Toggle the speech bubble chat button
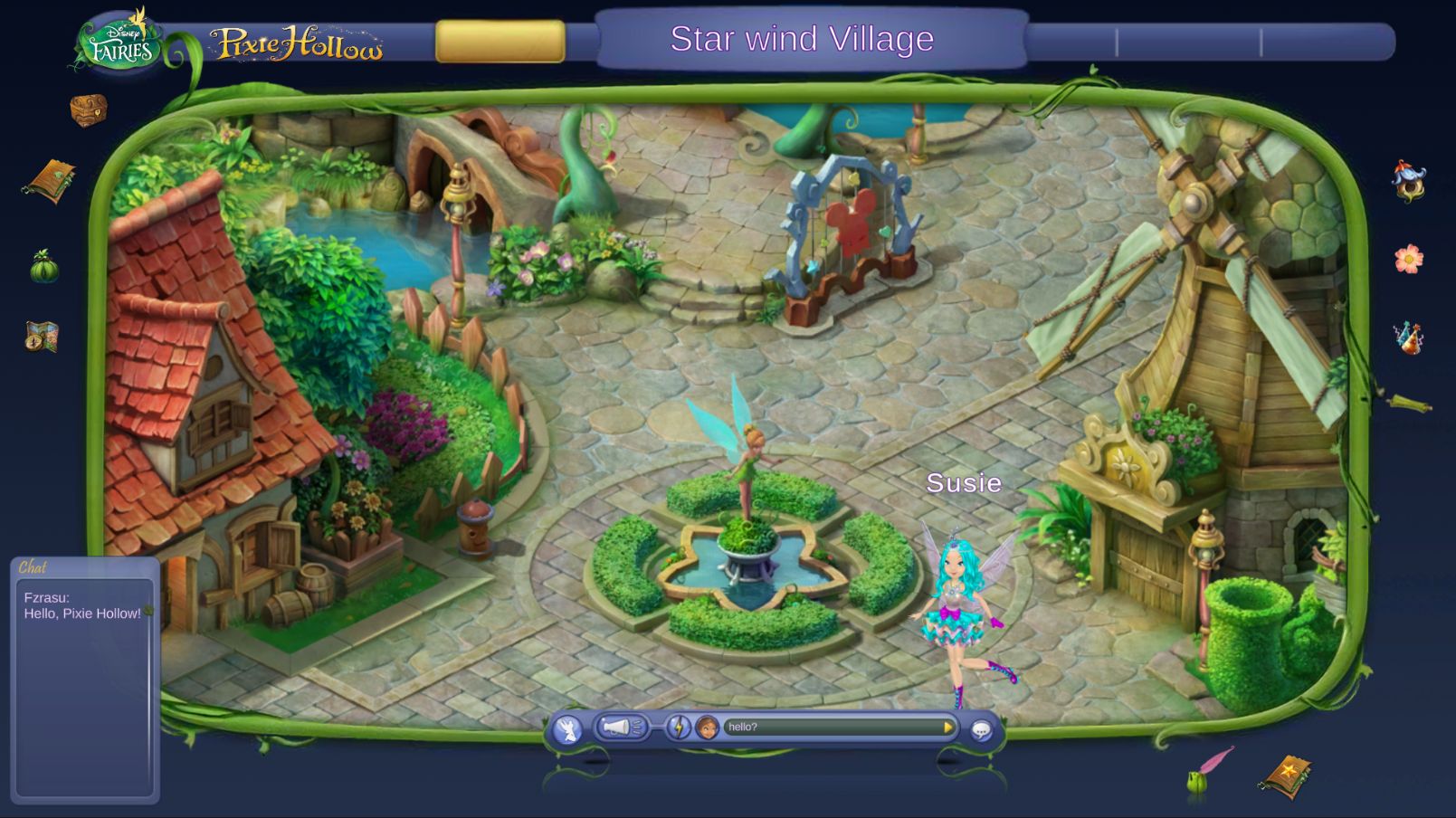Screen dimensions: 1456x818 [x=981, y=729]
